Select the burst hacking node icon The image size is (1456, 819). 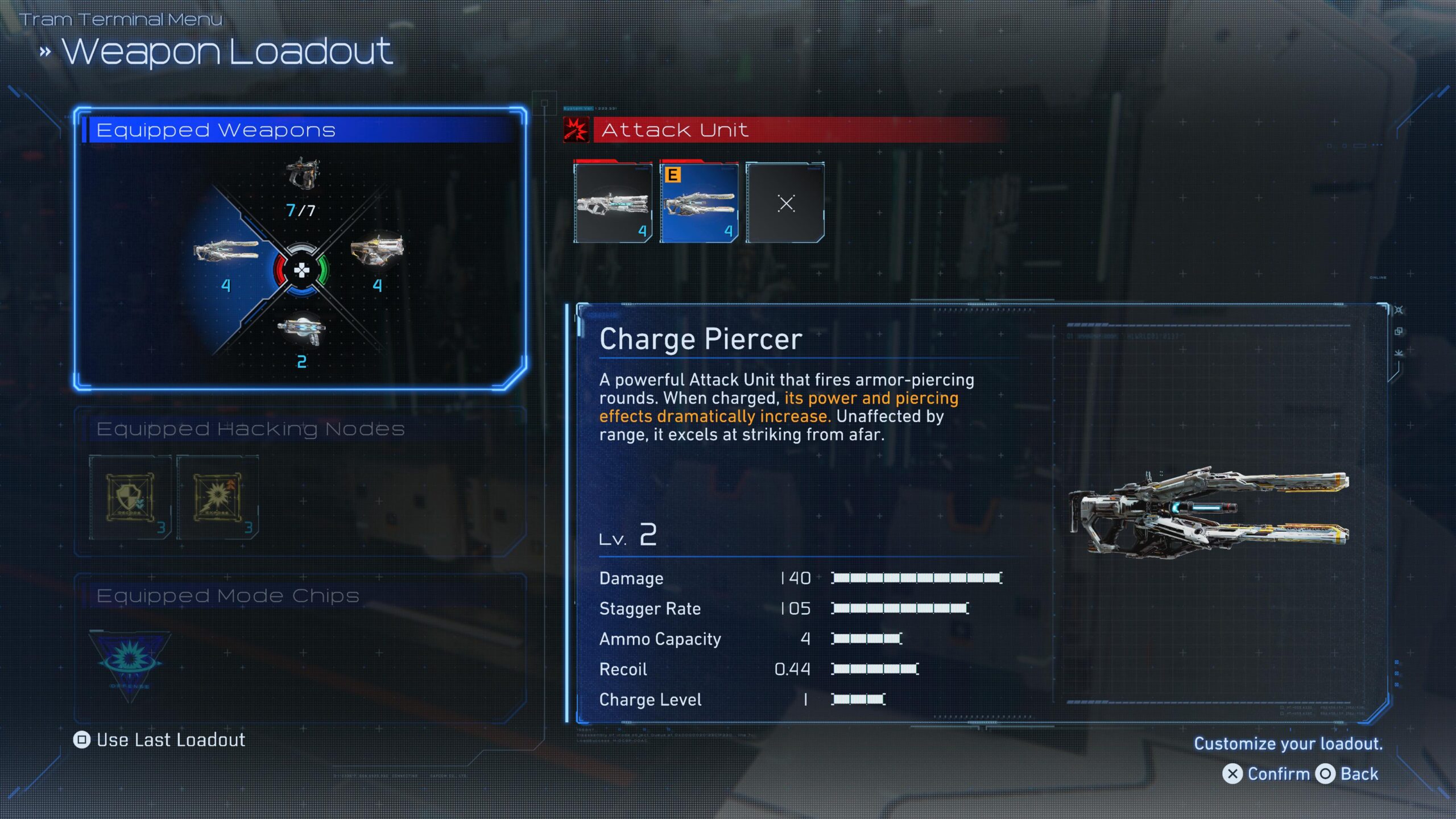217,498
